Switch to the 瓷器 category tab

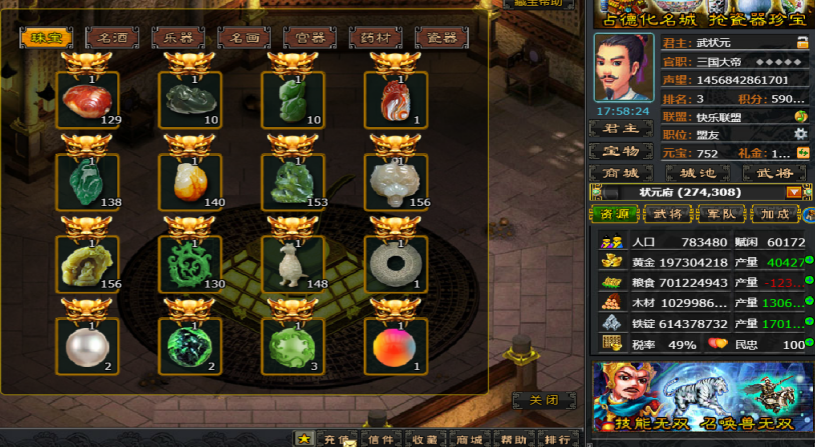click(442, 38)
